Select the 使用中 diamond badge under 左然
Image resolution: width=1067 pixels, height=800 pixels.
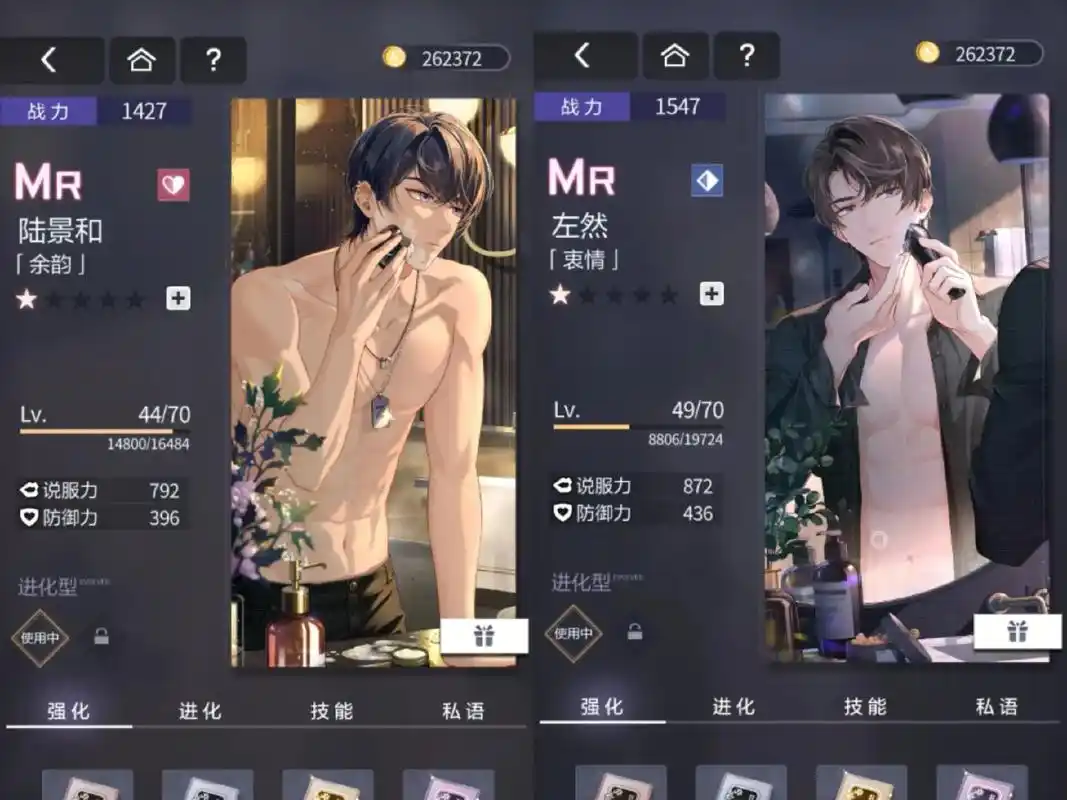[573, 633]
